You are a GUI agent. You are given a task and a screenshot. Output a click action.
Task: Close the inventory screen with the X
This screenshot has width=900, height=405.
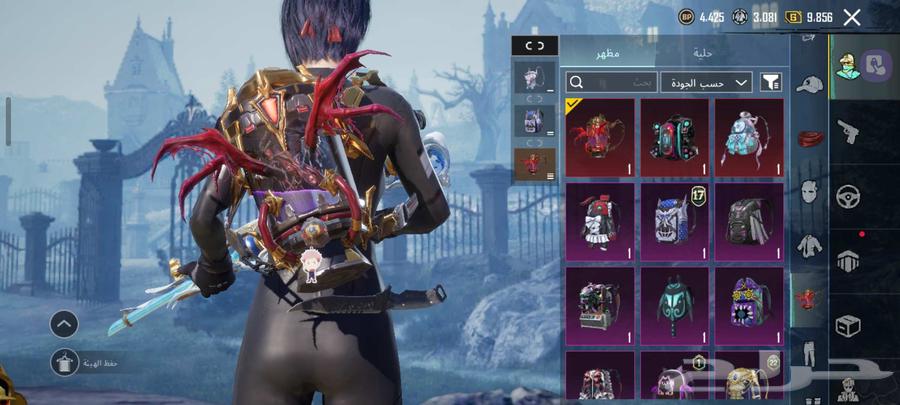[x=852, y=17]
